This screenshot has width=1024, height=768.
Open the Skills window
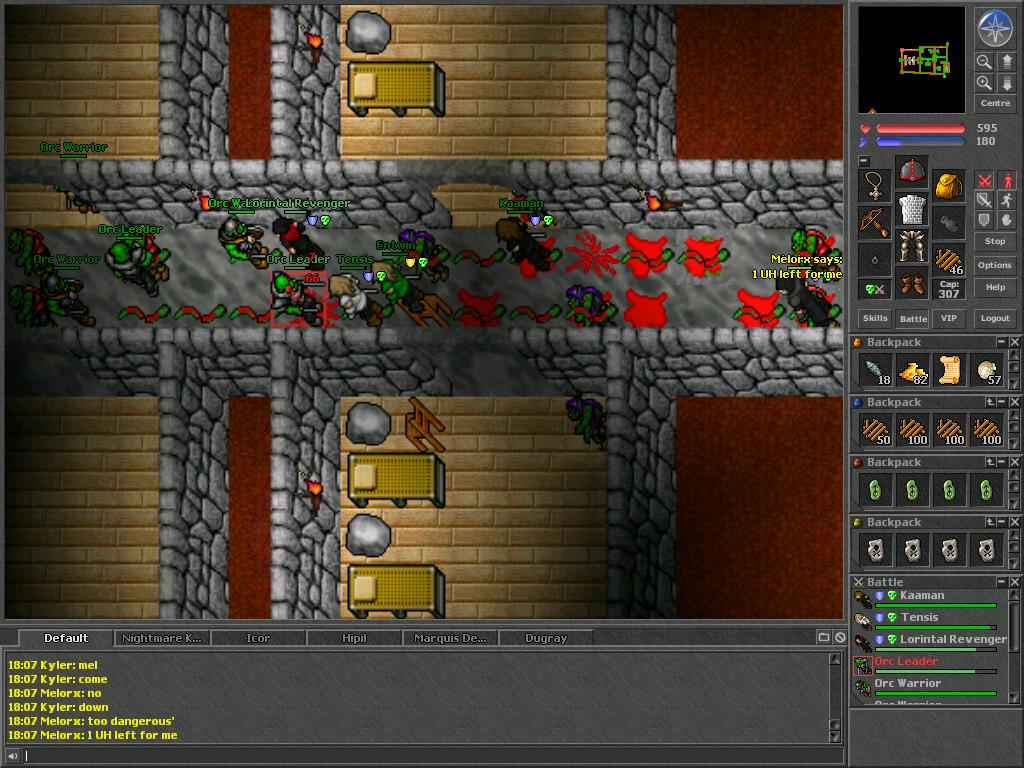(875, 318)
